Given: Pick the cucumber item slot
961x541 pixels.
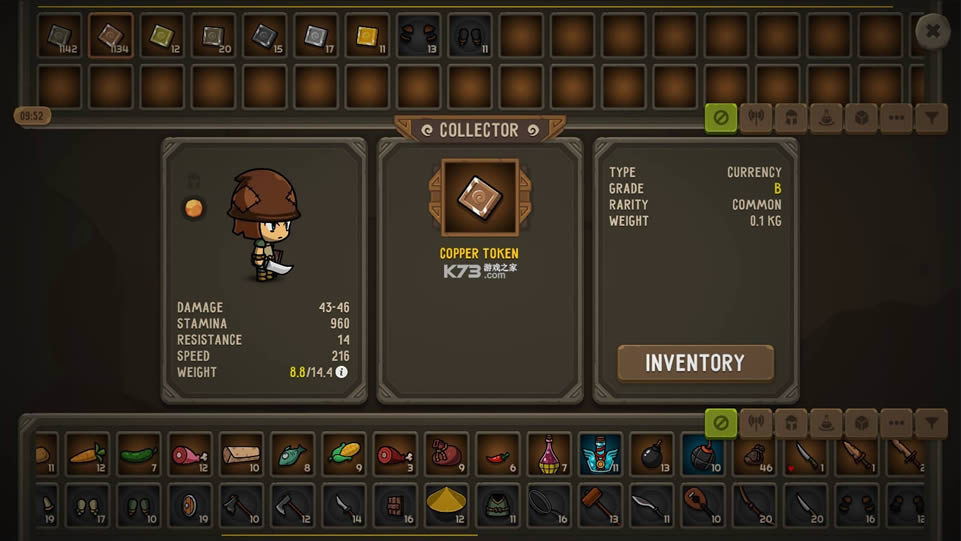Looking at the screenshot, I should click(x=138, y=454).
